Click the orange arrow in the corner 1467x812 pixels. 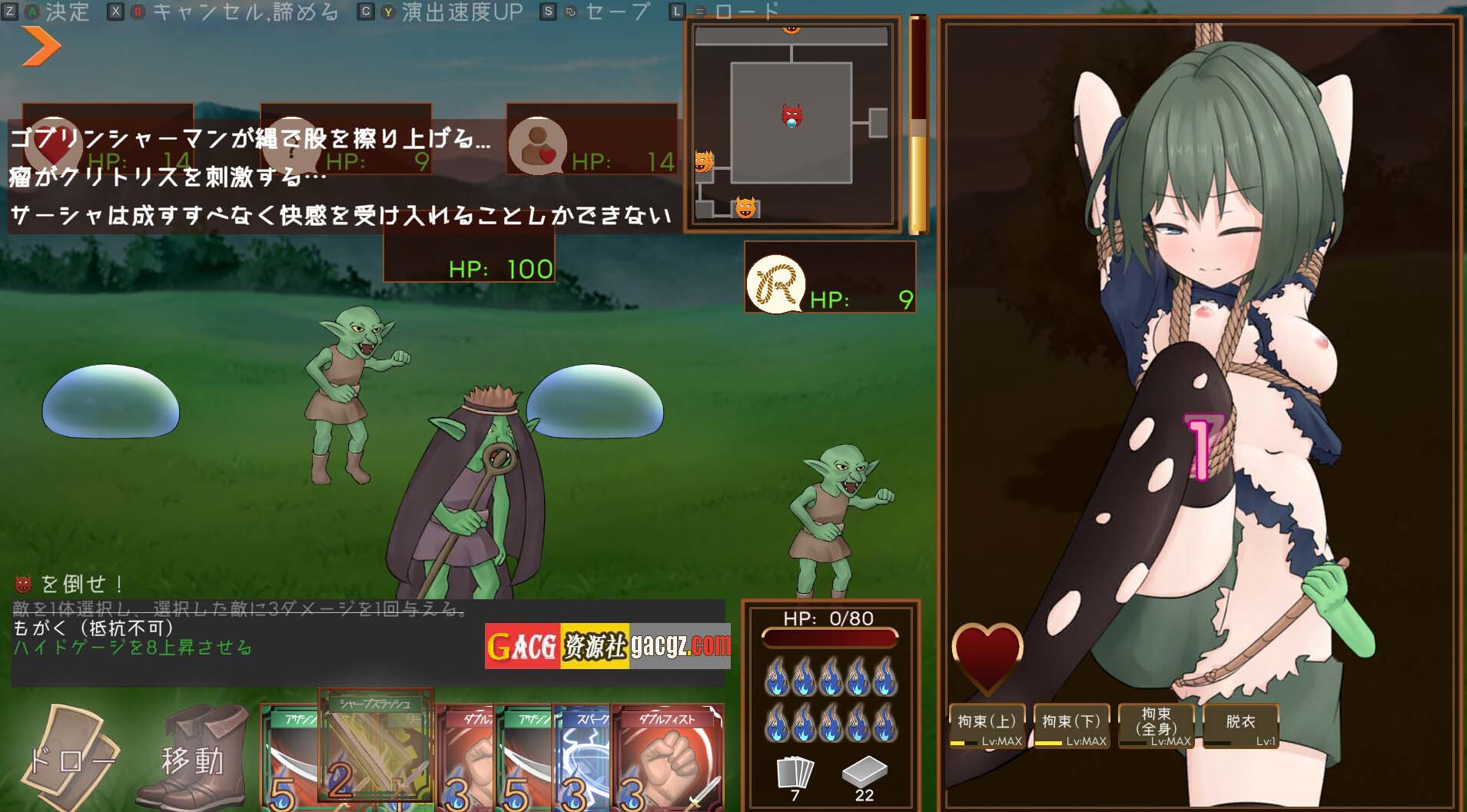(x=41, y=46)
